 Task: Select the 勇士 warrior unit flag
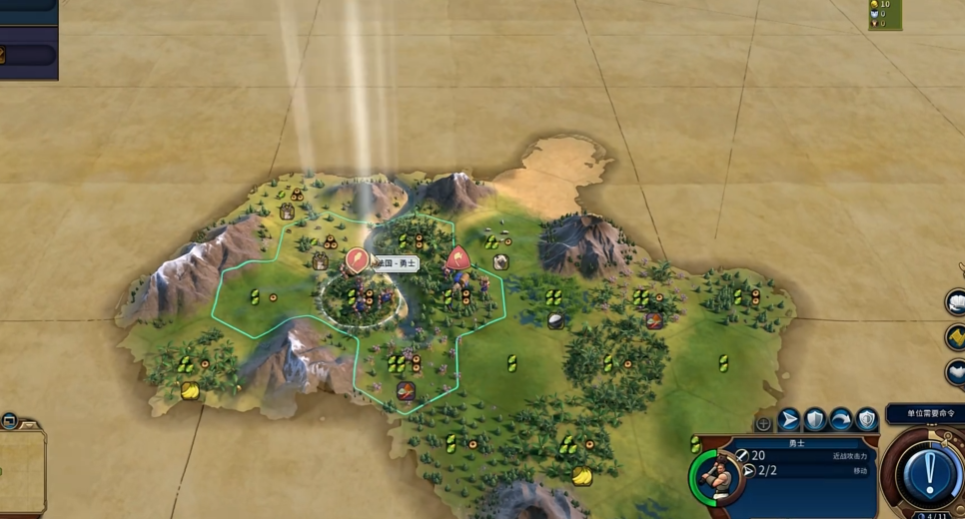click(357, 261)
